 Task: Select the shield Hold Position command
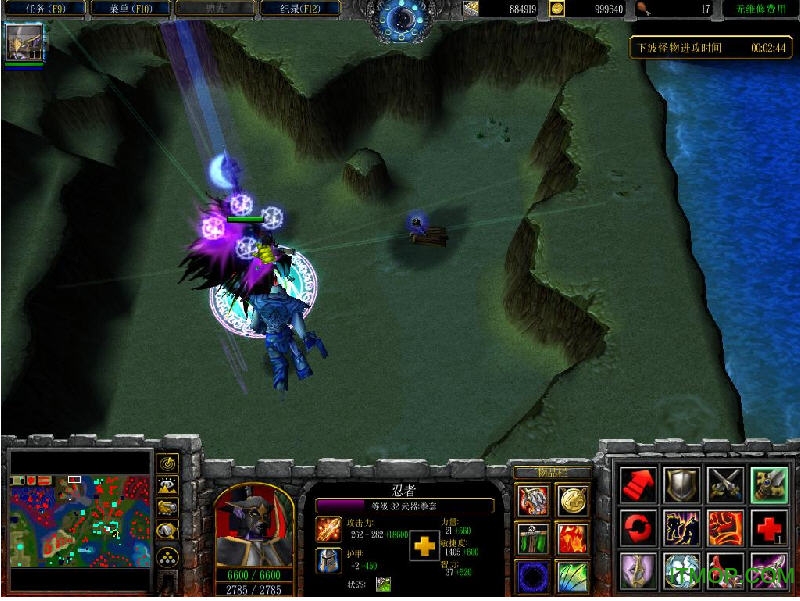pyautogui.click(x=682, y=485)
